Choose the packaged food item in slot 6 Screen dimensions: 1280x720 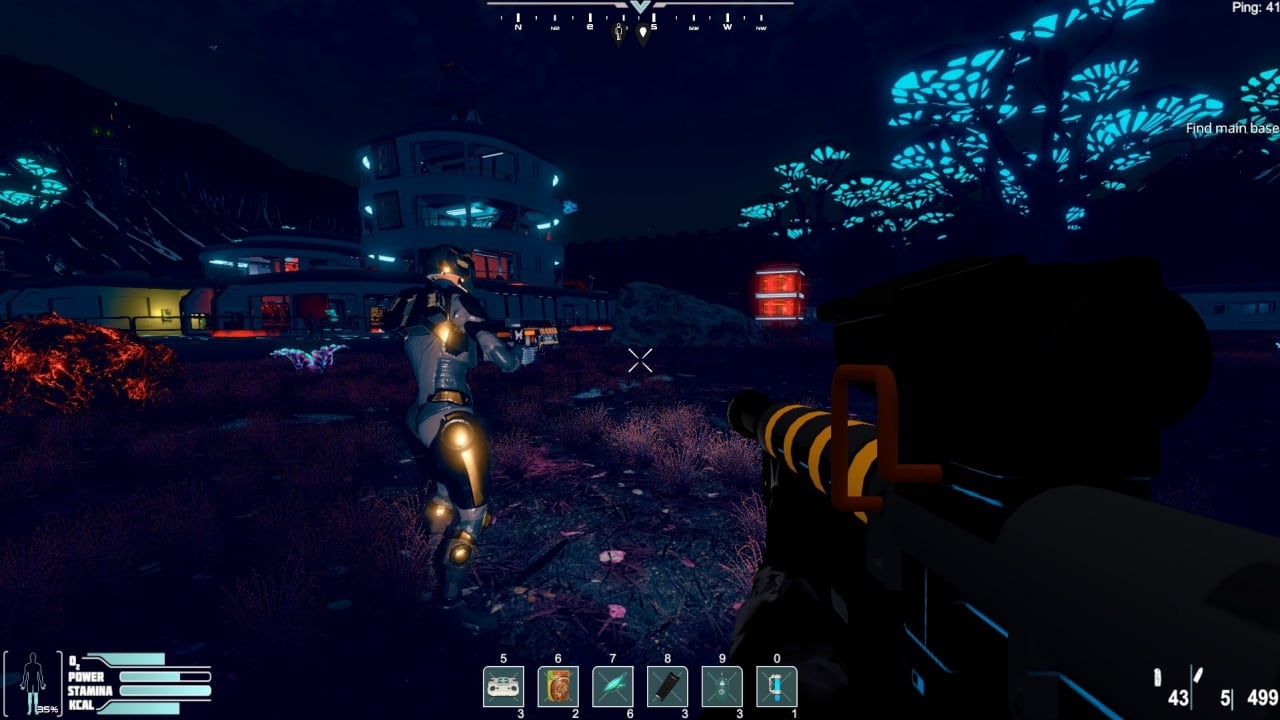point(558,687)
